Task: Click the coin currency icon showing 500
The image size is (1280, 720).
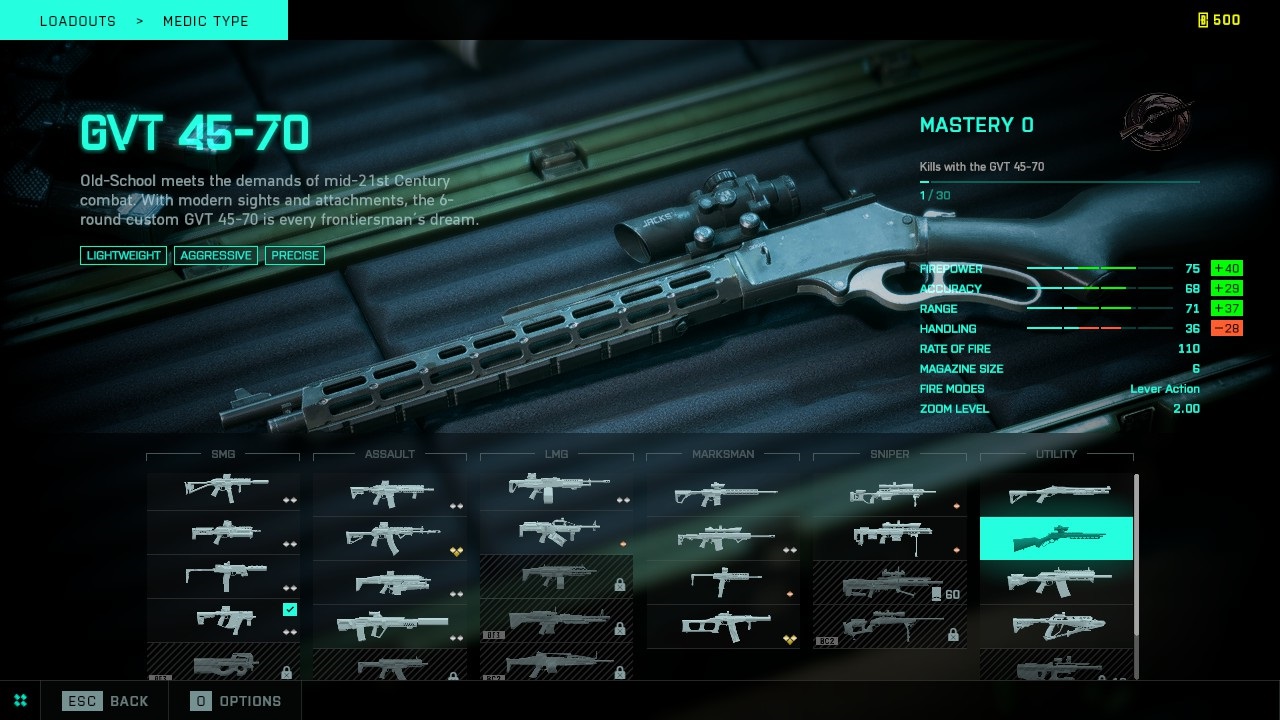Action: [1202, 19]
